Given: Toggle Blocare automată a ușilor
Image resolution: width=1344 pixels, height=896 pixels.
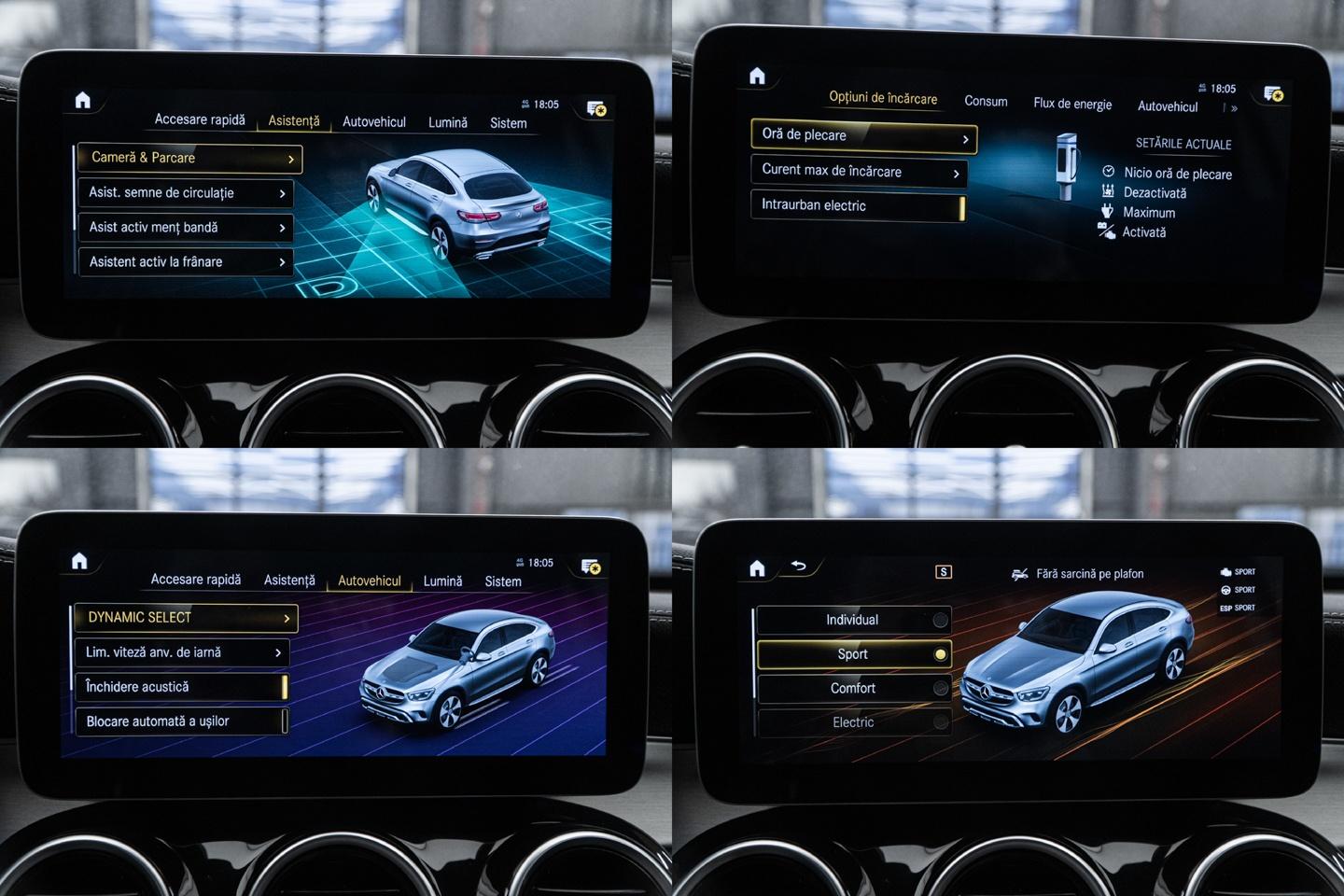Looking at the screenshot, I should [181, 721].
